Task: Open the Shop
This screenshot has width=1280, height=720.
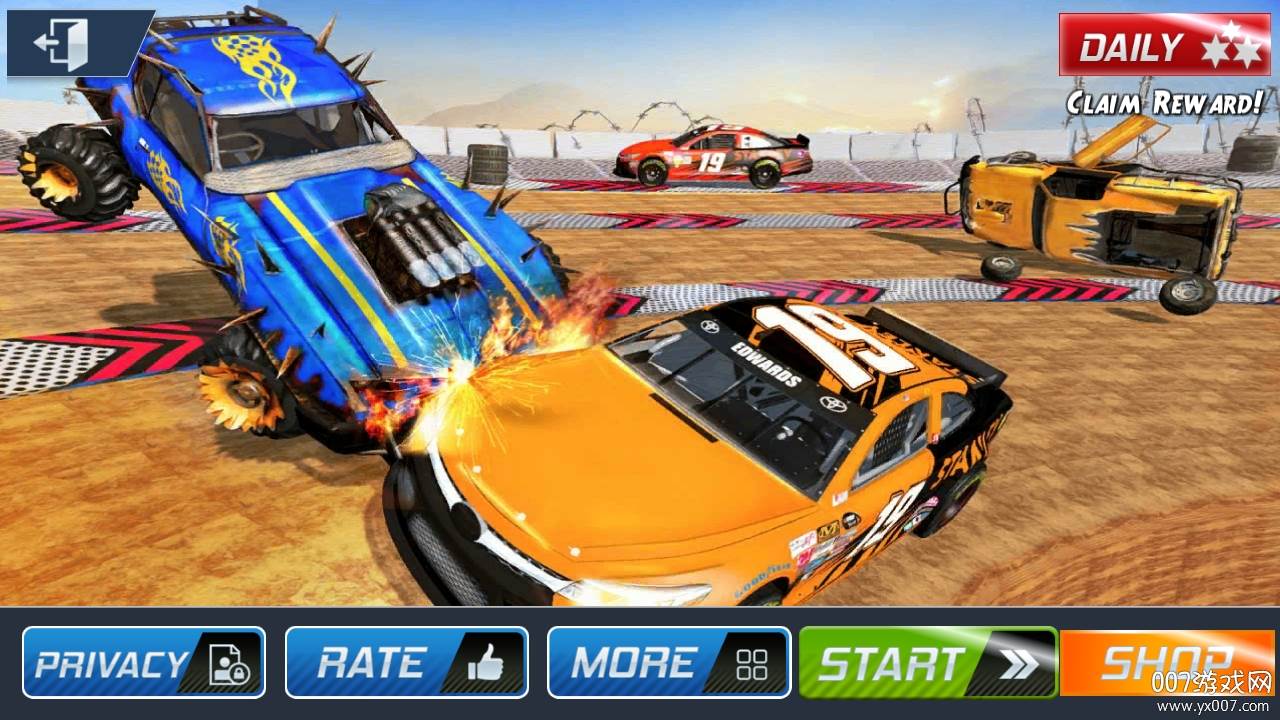Action: [1166, 662]
